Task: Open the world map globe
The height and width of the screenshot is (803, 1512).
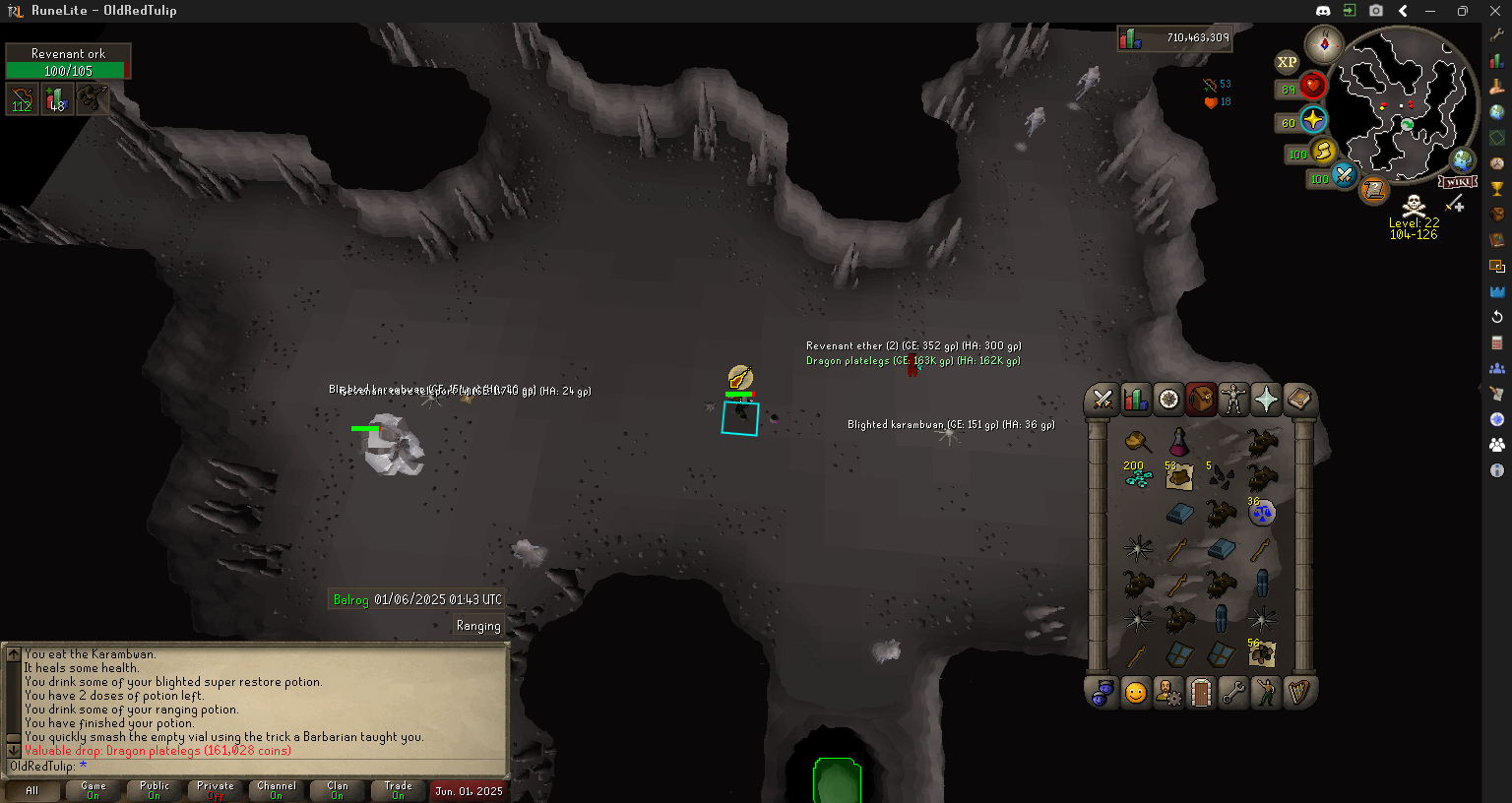Action: click(x=1463, y=160)
